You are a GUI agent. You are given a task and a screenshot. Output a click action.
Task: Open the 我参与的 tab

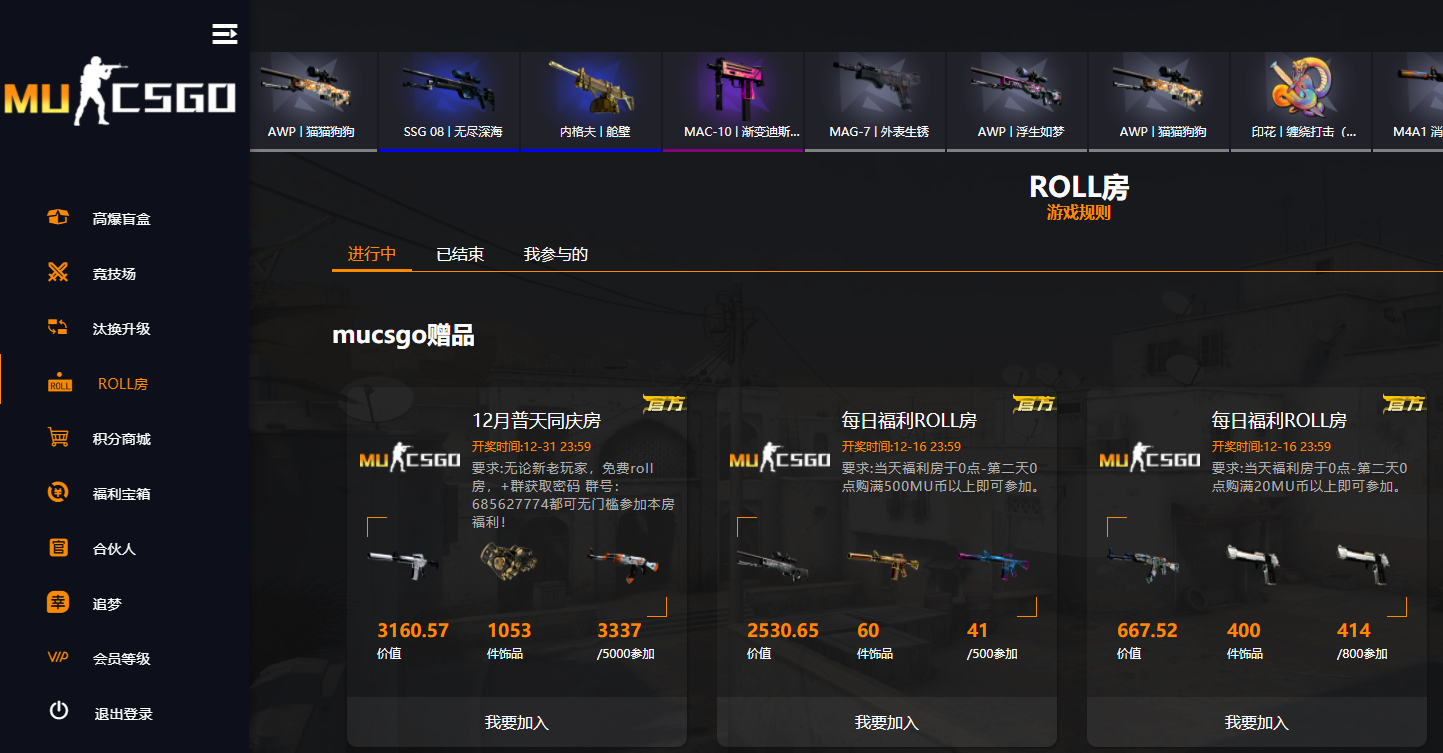(x=554, y=254)
